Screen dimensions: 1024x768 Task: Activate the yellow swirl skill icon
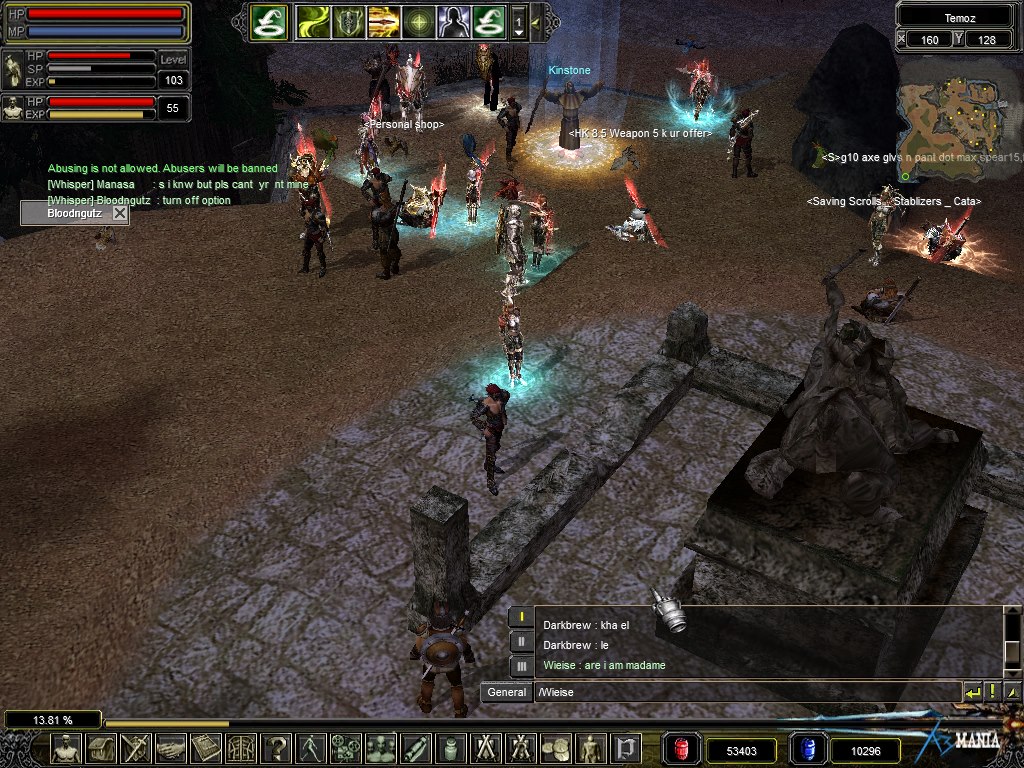[x=313, y=21]
